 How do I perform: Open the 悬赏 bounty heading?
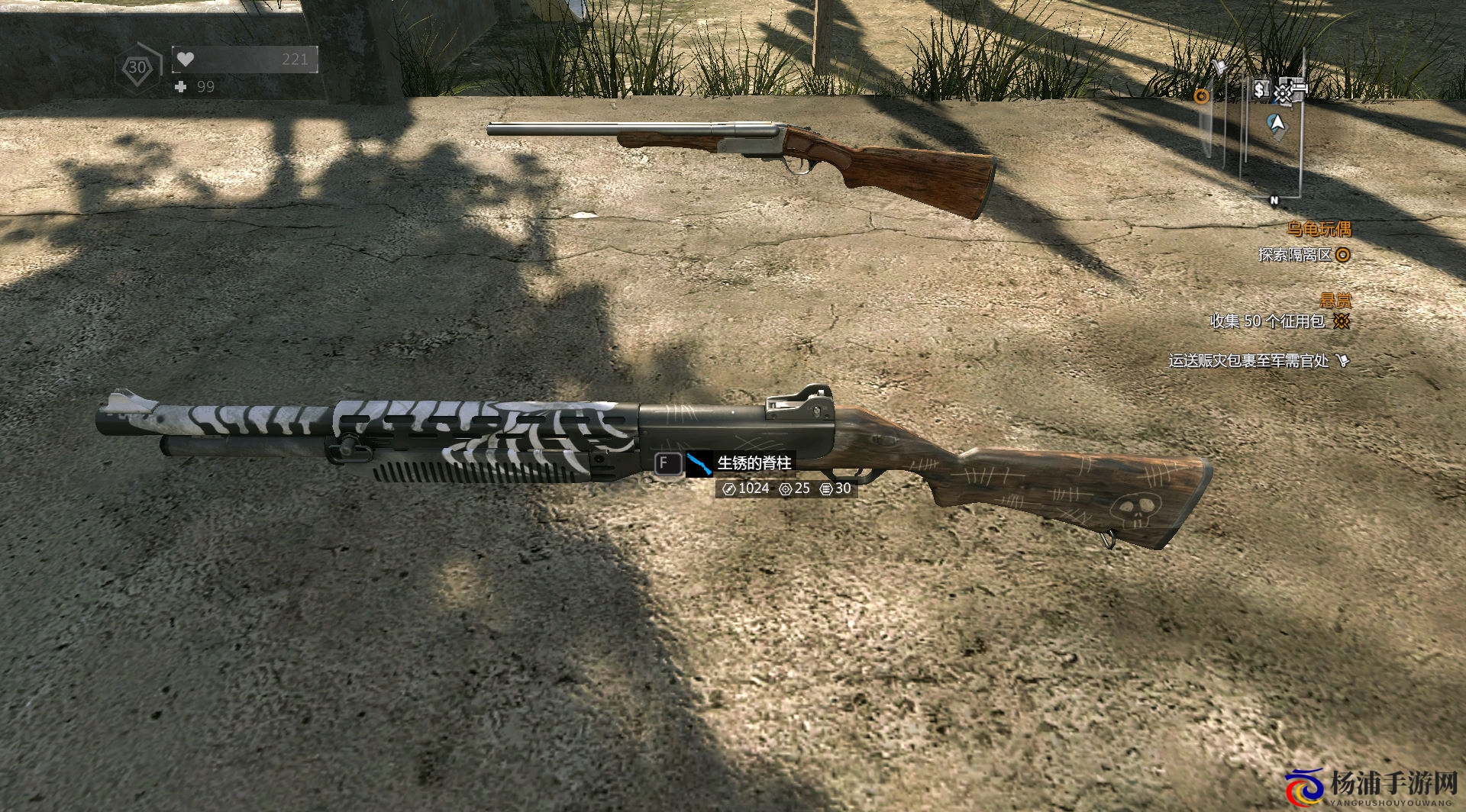(x=1335, y=300)
